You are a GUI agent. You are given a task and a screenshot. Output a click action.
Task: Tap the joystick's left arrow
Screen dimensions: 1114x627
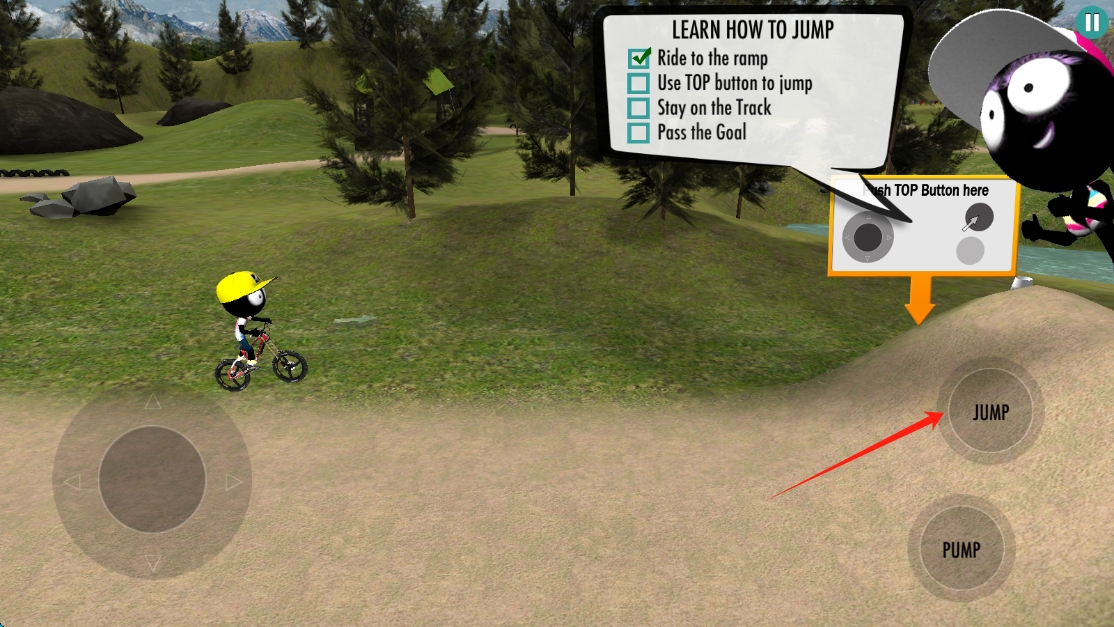[x=71, y=482]
